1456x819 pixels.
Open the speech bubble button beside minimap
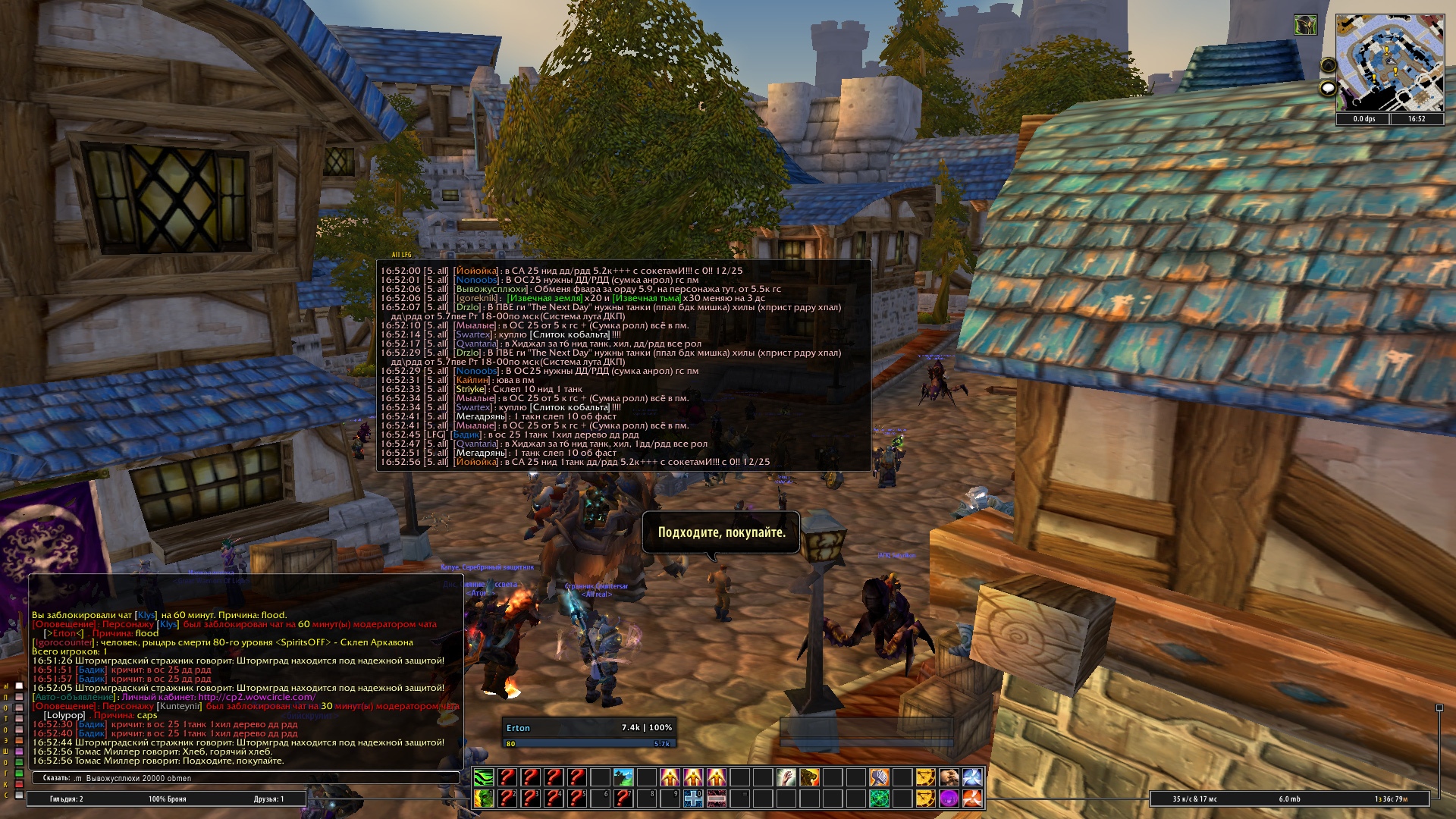(1328, 89)
